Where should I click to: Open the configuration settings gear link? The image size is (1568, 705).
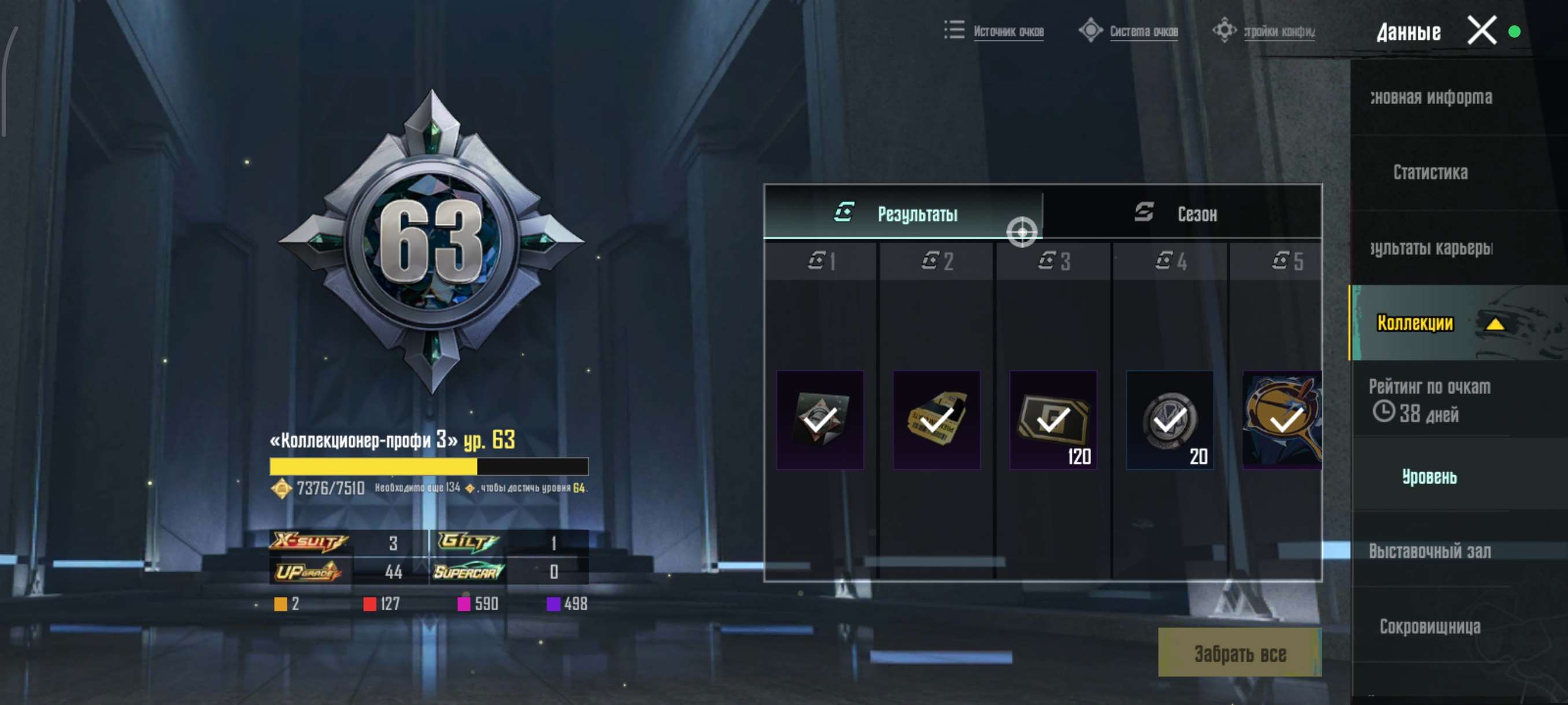click(1278, 31)
